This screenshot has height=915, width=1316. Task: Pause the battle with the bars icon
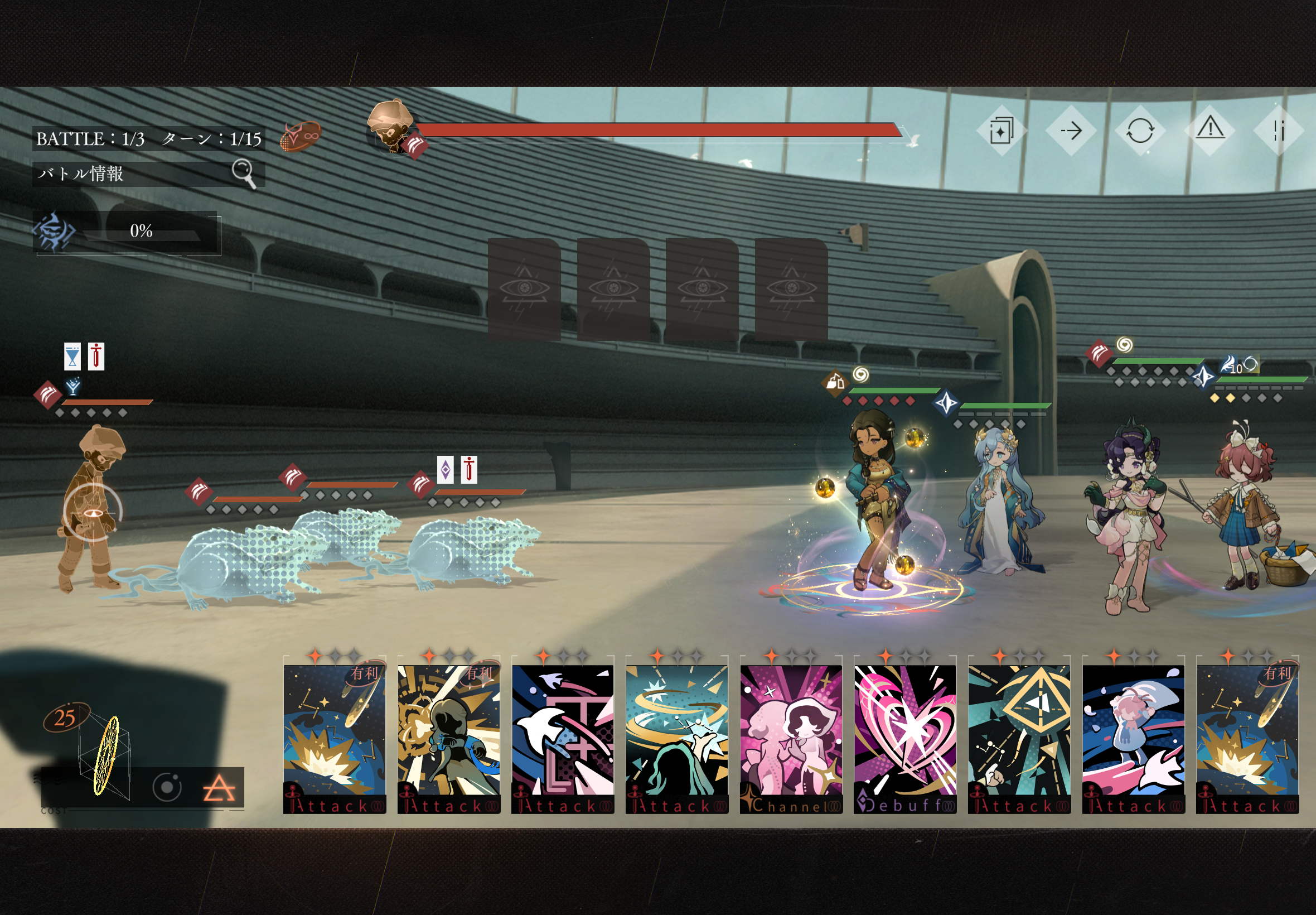(x=1279, y=131)
